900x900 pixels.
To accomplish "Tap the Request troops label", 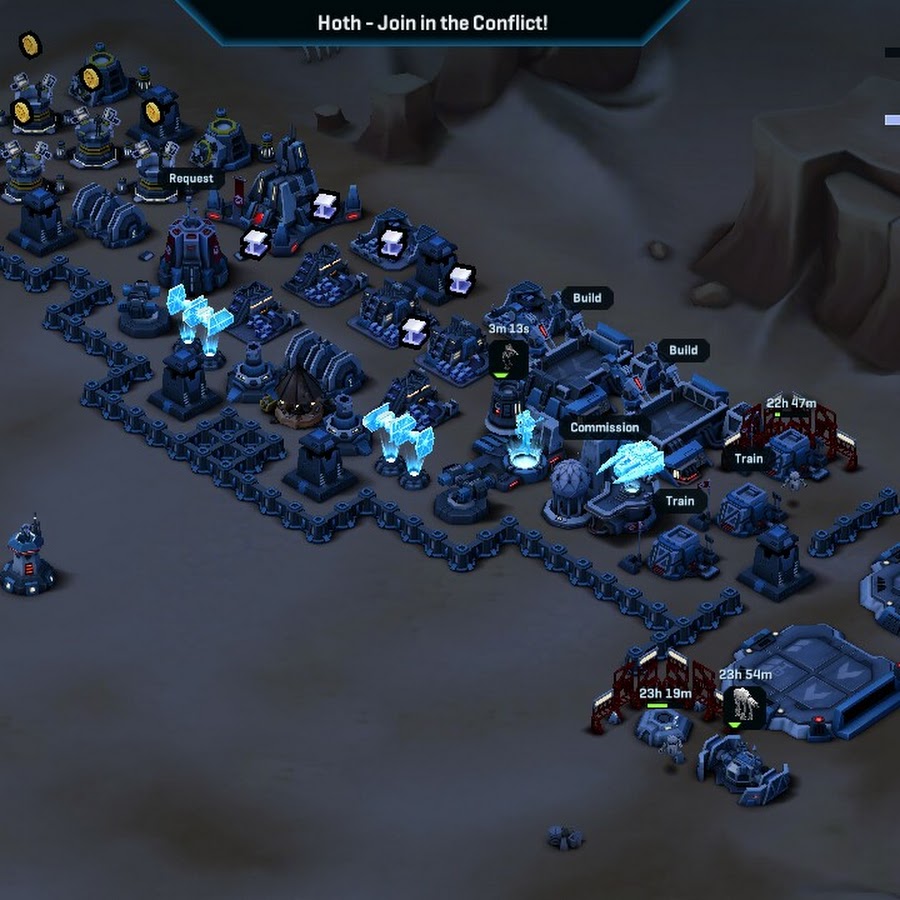I will pyautogui.click(x=191, y=179).
